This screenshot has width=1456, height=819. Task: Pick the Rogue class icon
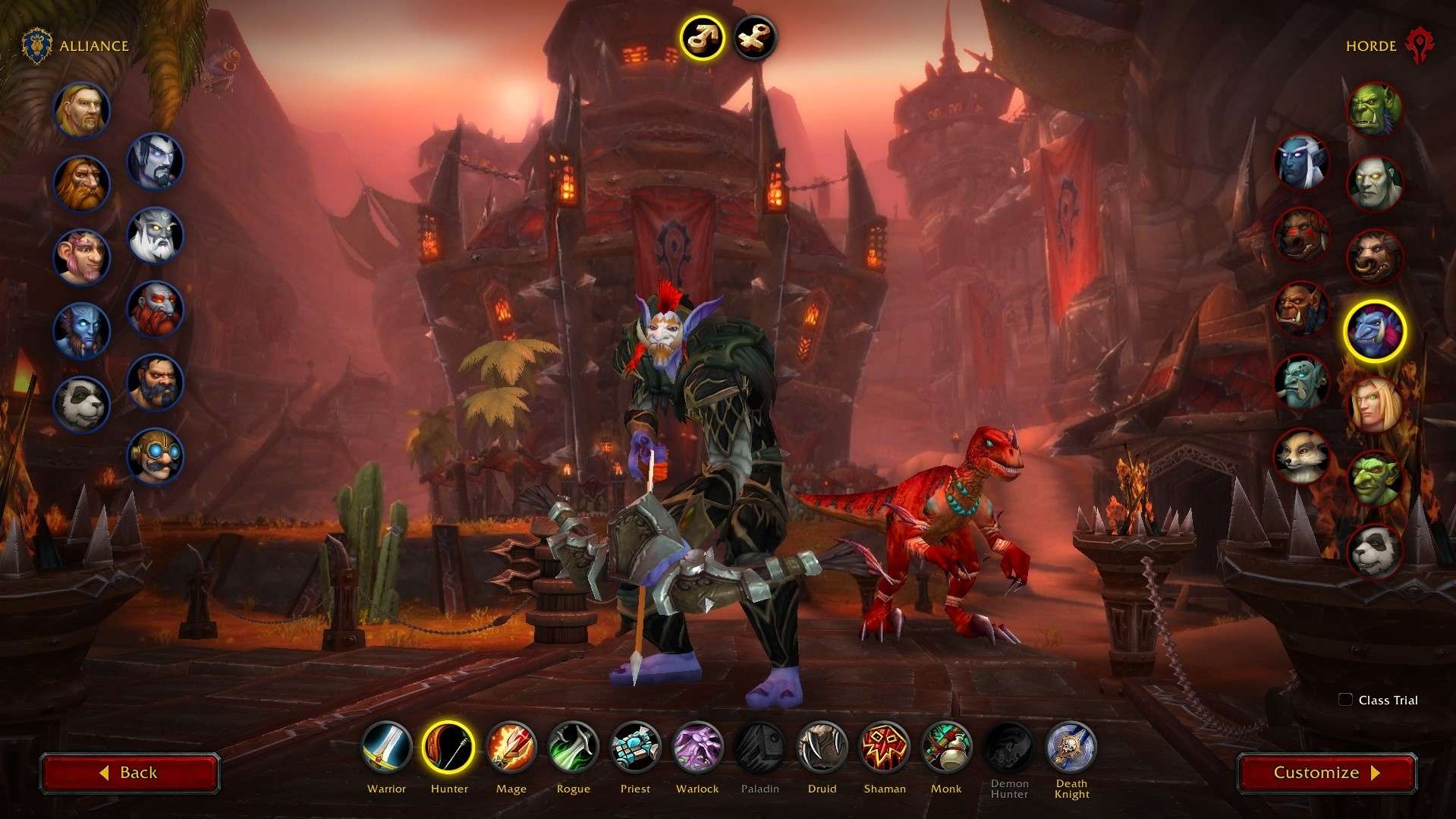573,747
